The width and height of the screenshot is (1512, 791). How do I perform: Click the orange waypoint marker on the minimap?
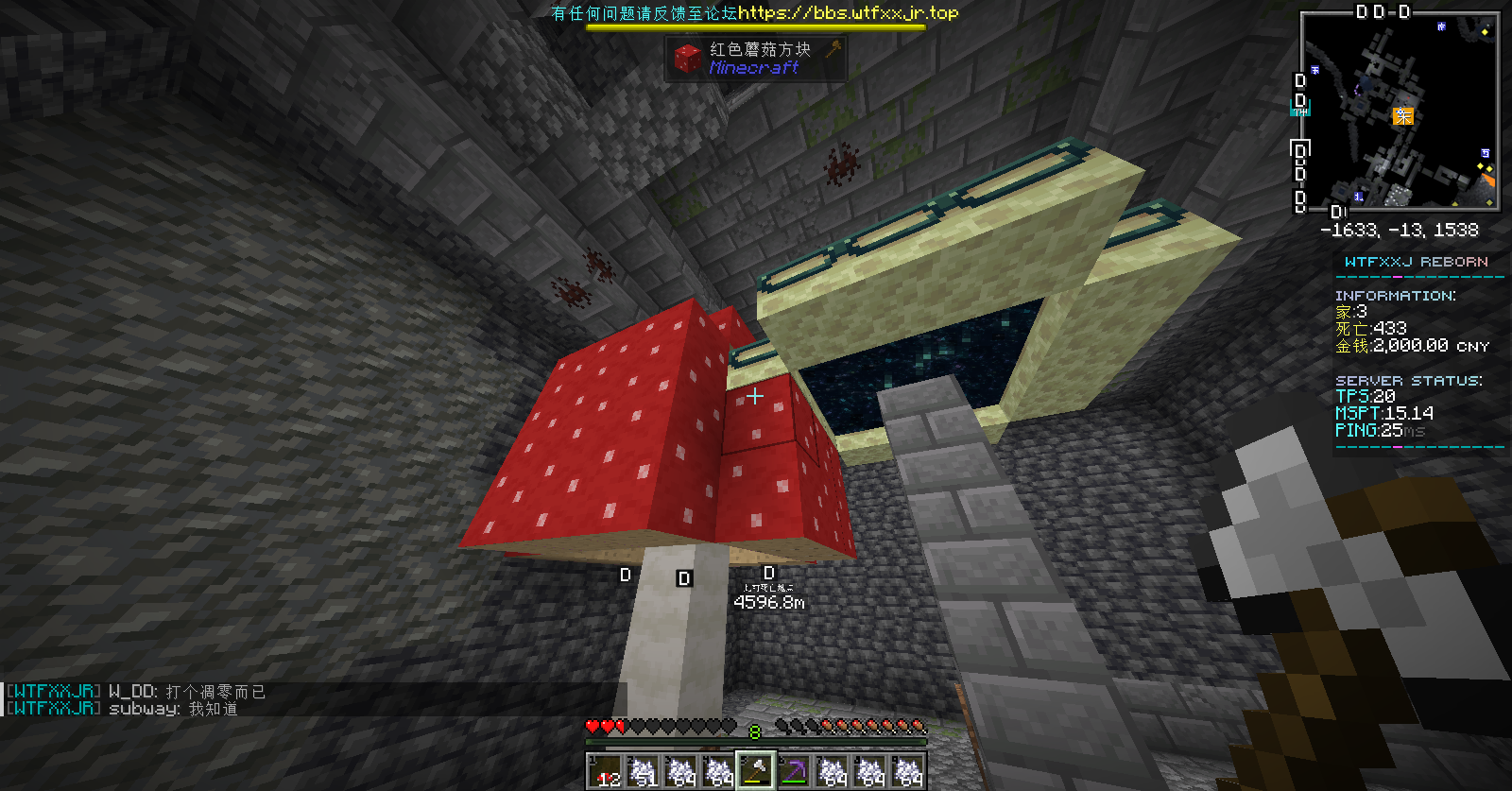1403,116
